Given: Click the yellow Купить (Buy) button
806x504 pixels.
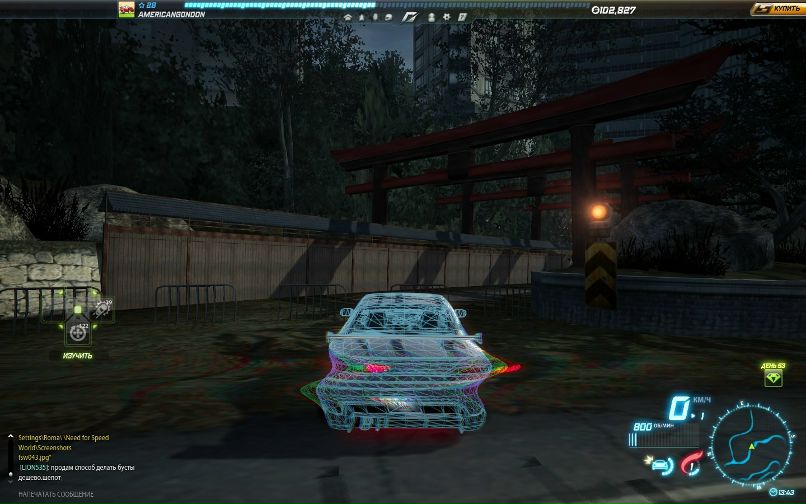Looking at the screenshot, I should [x=779, y=9].
